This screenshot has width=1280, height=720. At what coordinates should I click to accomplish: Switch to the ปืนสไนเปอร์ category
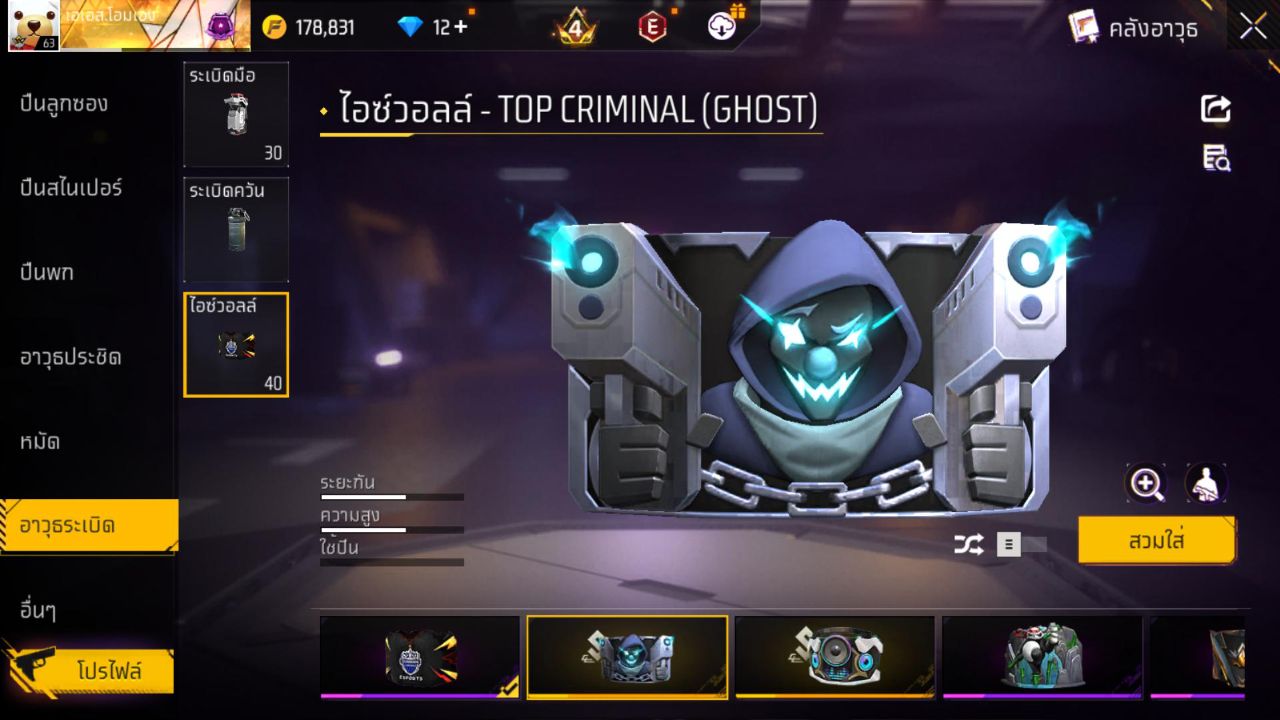point(71,188)
